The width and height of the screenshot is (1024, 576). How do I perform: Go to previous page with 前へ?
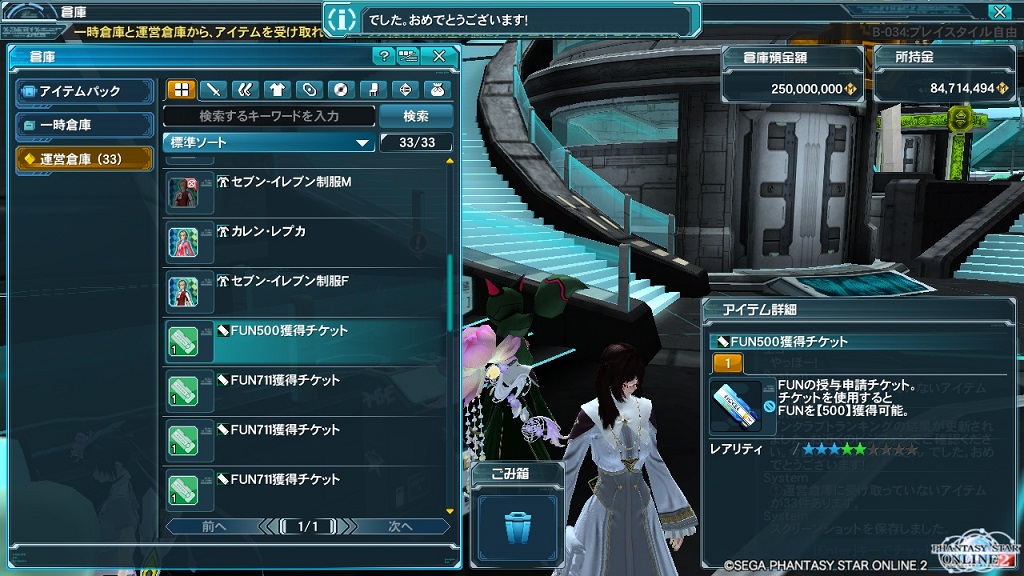[x=214, y=526]
